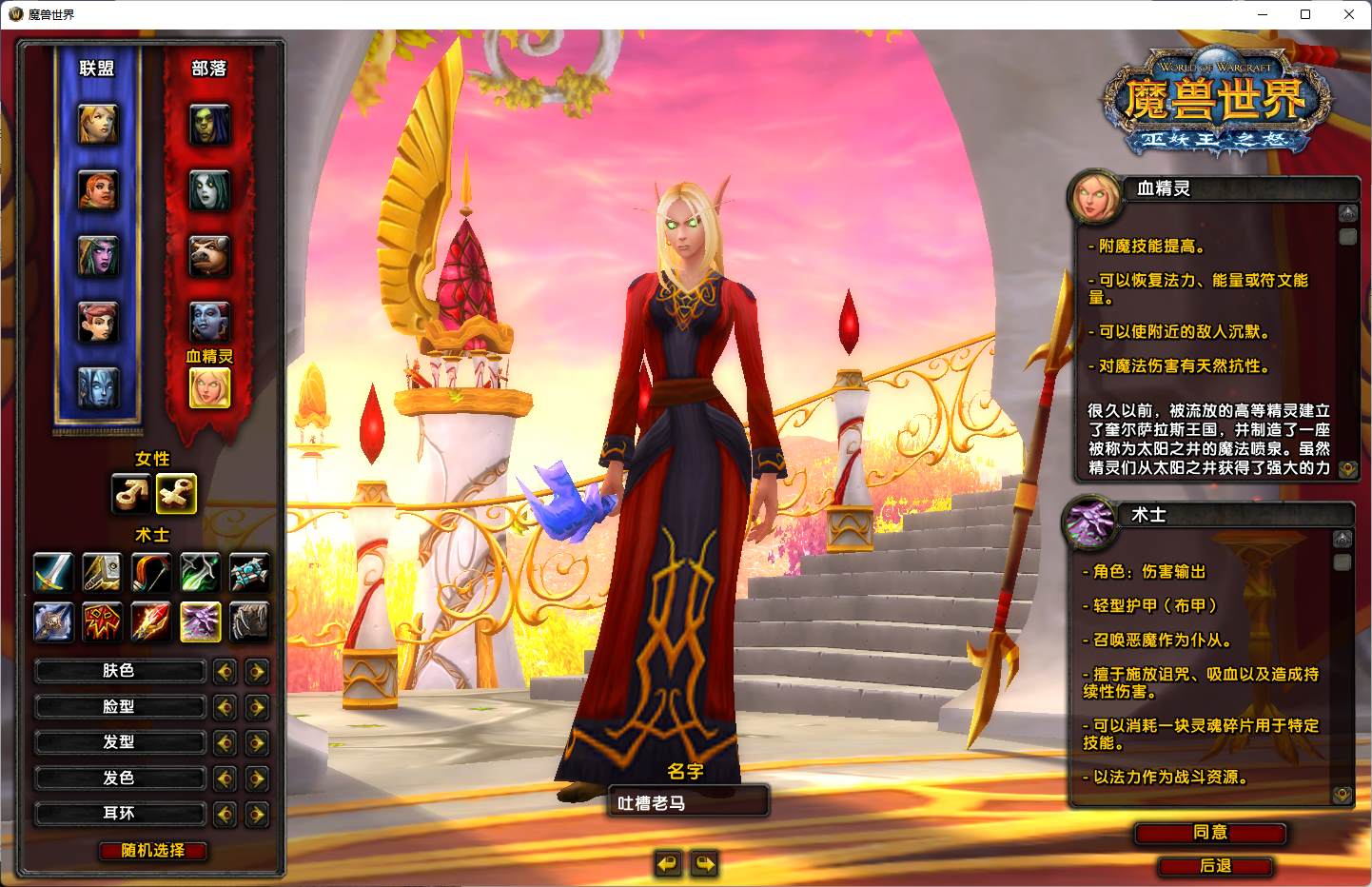Choose the Undead race portrait

coord(209,191)
